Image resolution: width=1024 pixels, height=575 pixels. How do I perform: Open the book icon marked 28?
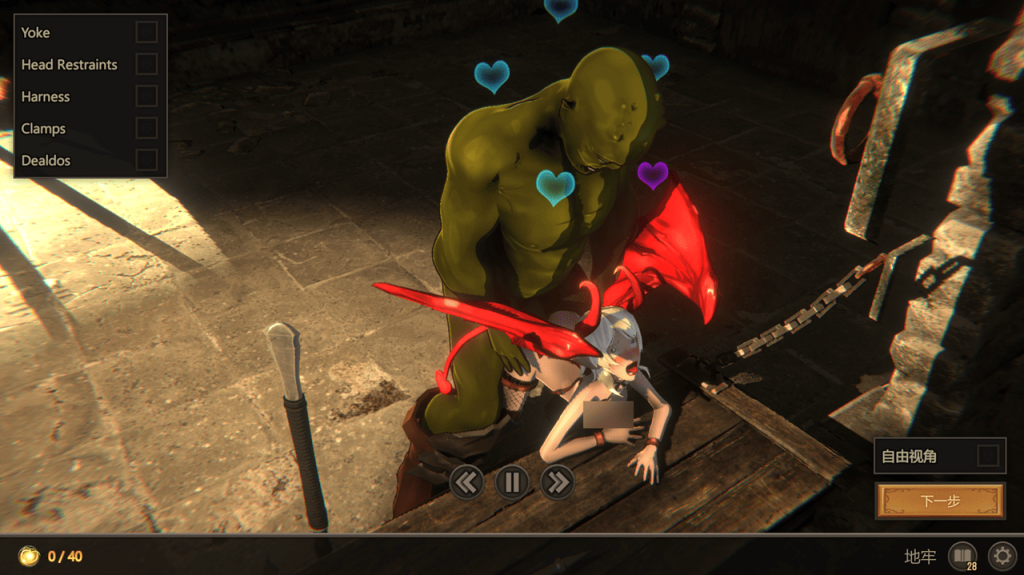coord(962,556)
